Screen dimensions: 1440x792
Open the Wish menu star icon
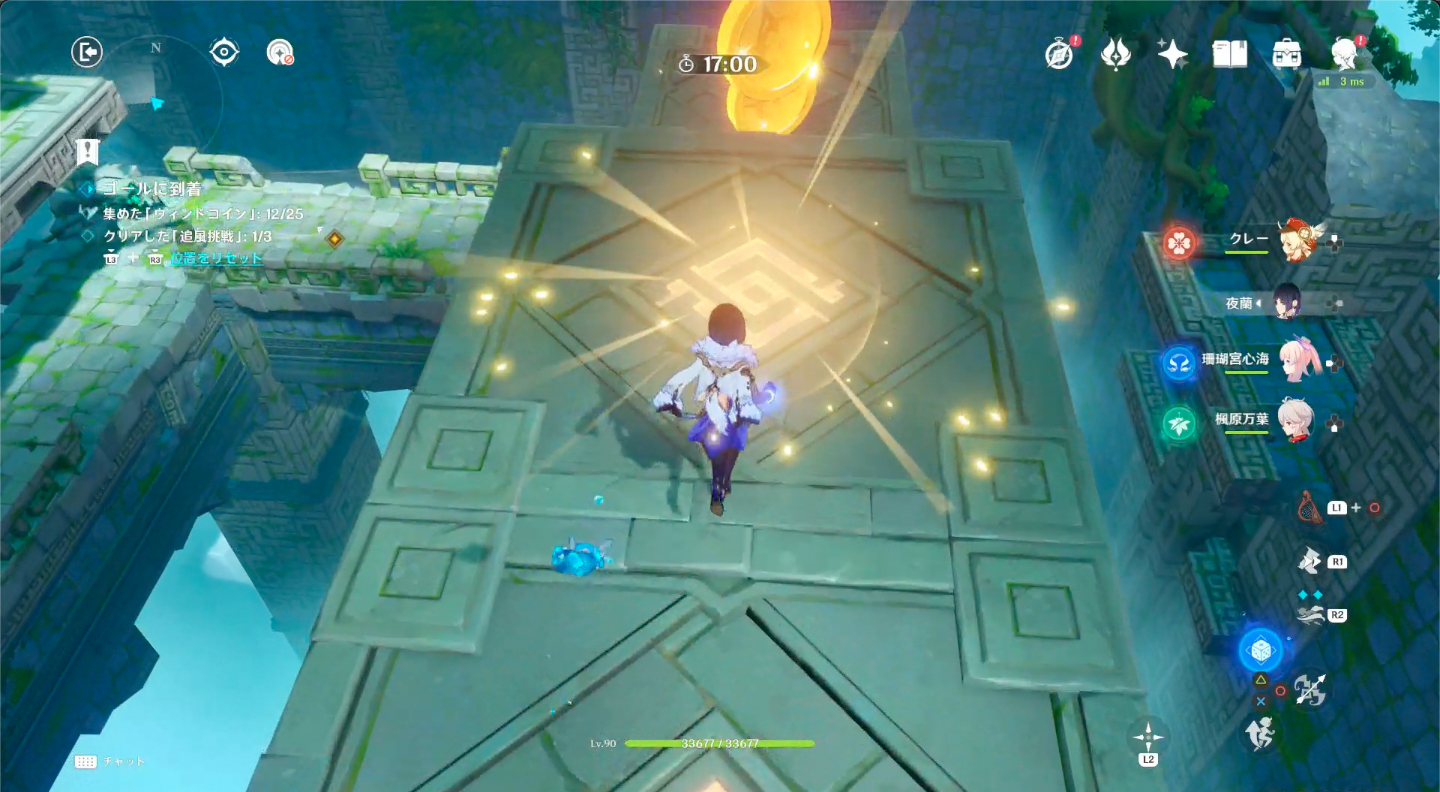point(1170,54)
